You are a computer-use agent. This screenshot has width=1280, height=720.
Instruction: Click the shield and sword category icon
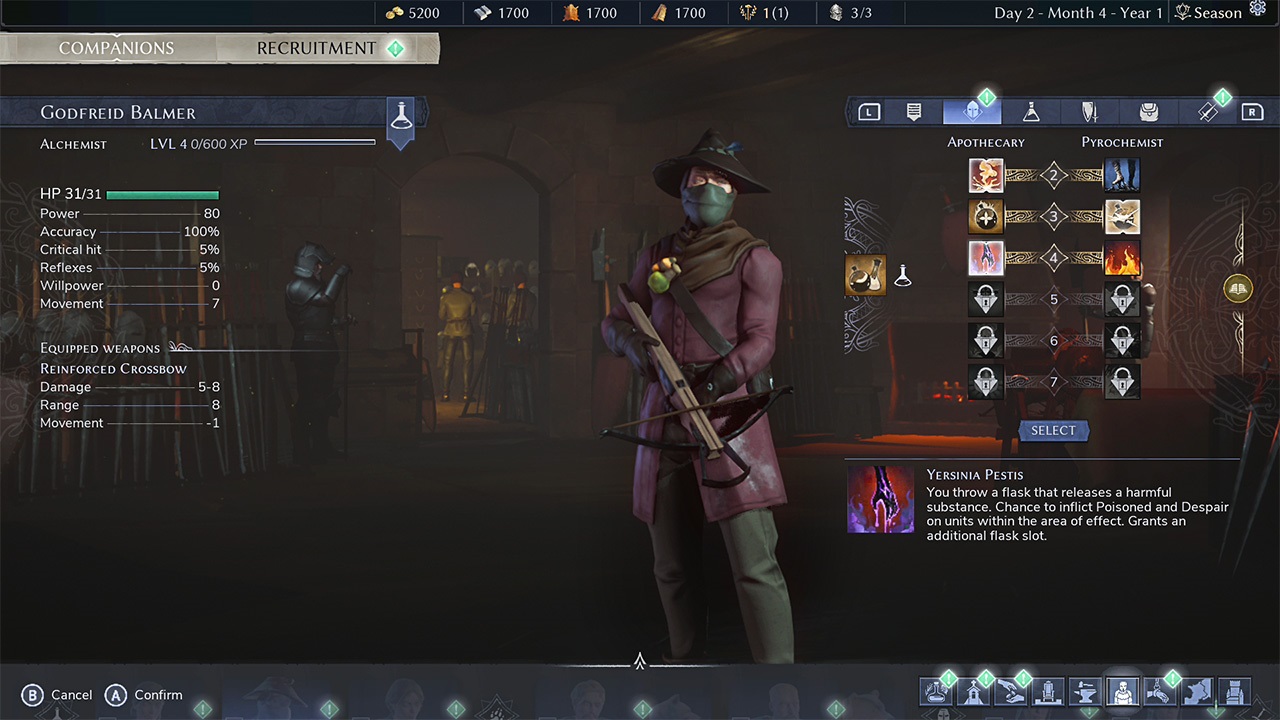pyautogui.click(x=1089, y=111)
